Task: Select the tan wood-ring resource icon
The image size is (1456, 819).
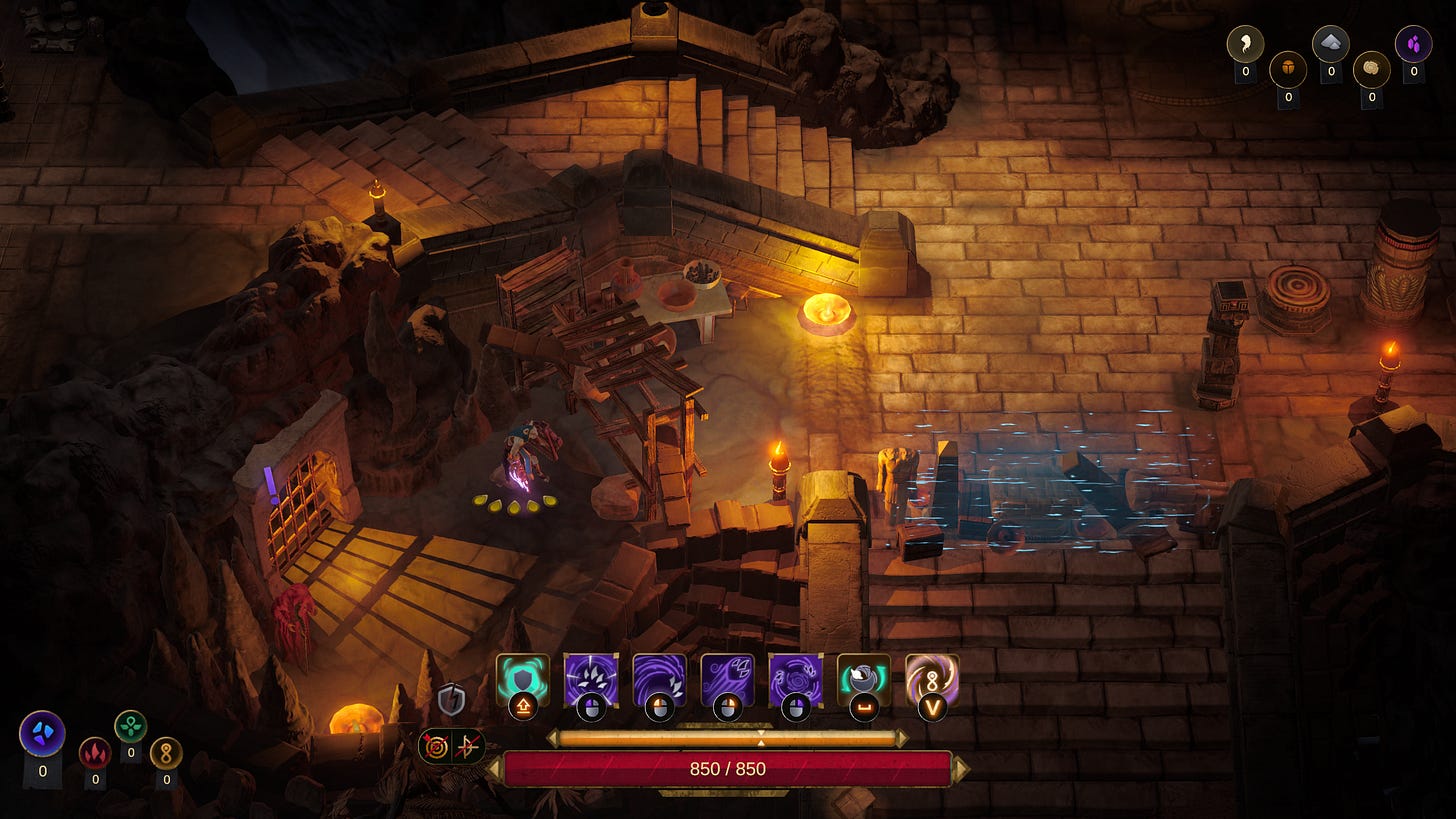Action: point(1371,69)
